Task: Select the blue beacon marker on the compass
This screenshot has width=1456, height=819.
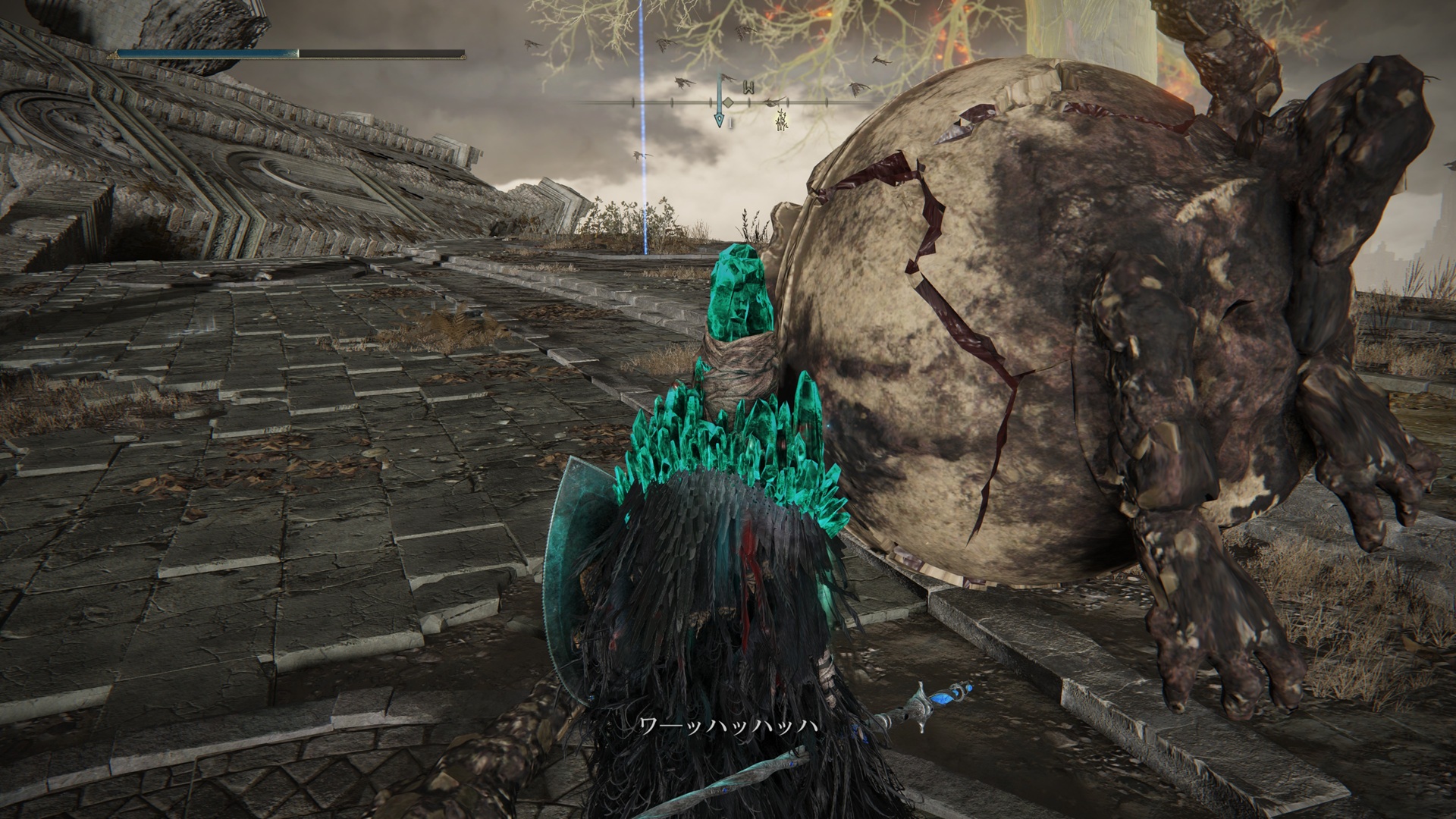Action: click(x=719, y=112)
